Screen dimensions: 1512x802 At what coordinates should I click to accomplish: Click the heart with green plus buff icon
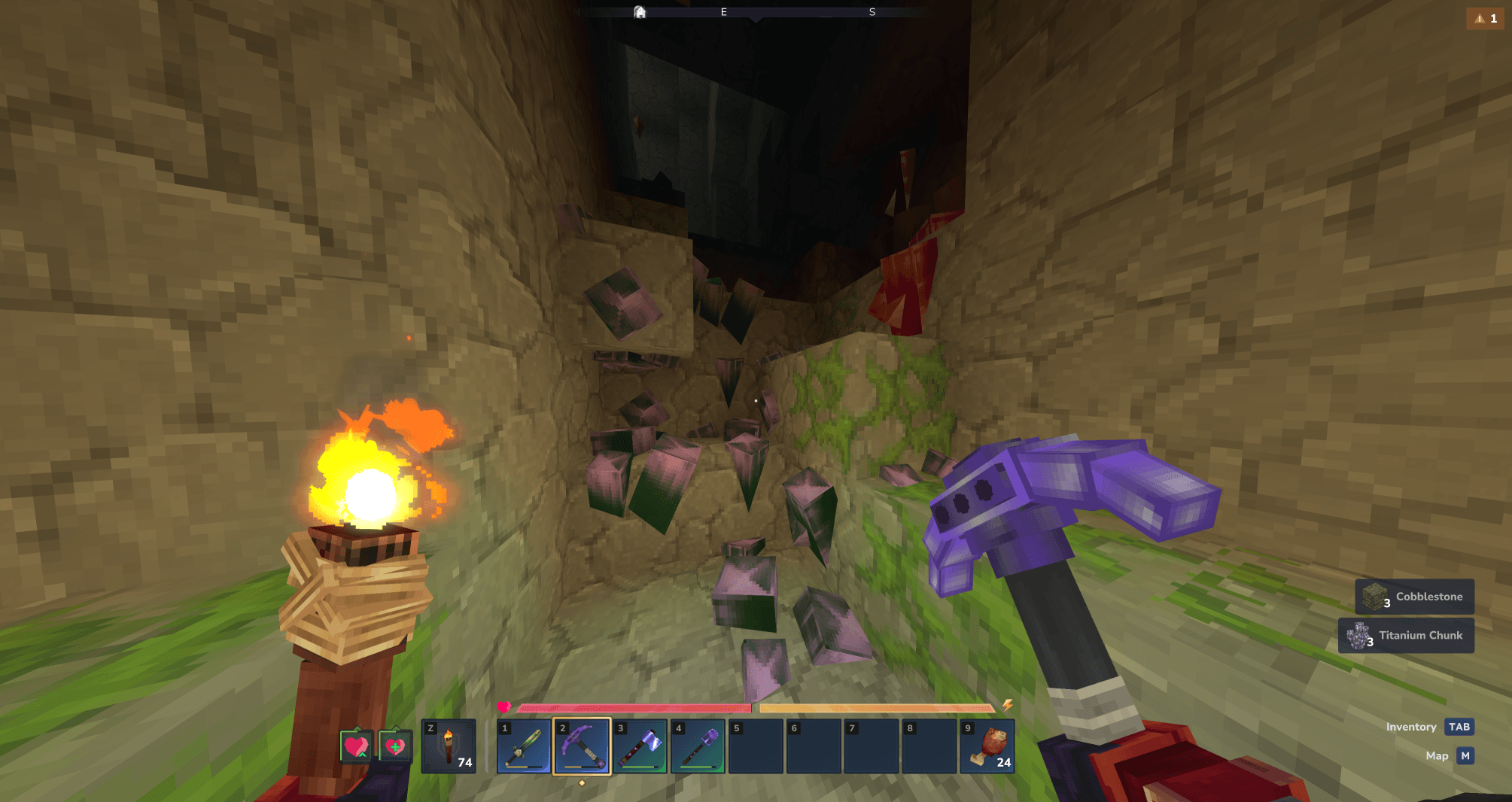(x=394, y=746)
